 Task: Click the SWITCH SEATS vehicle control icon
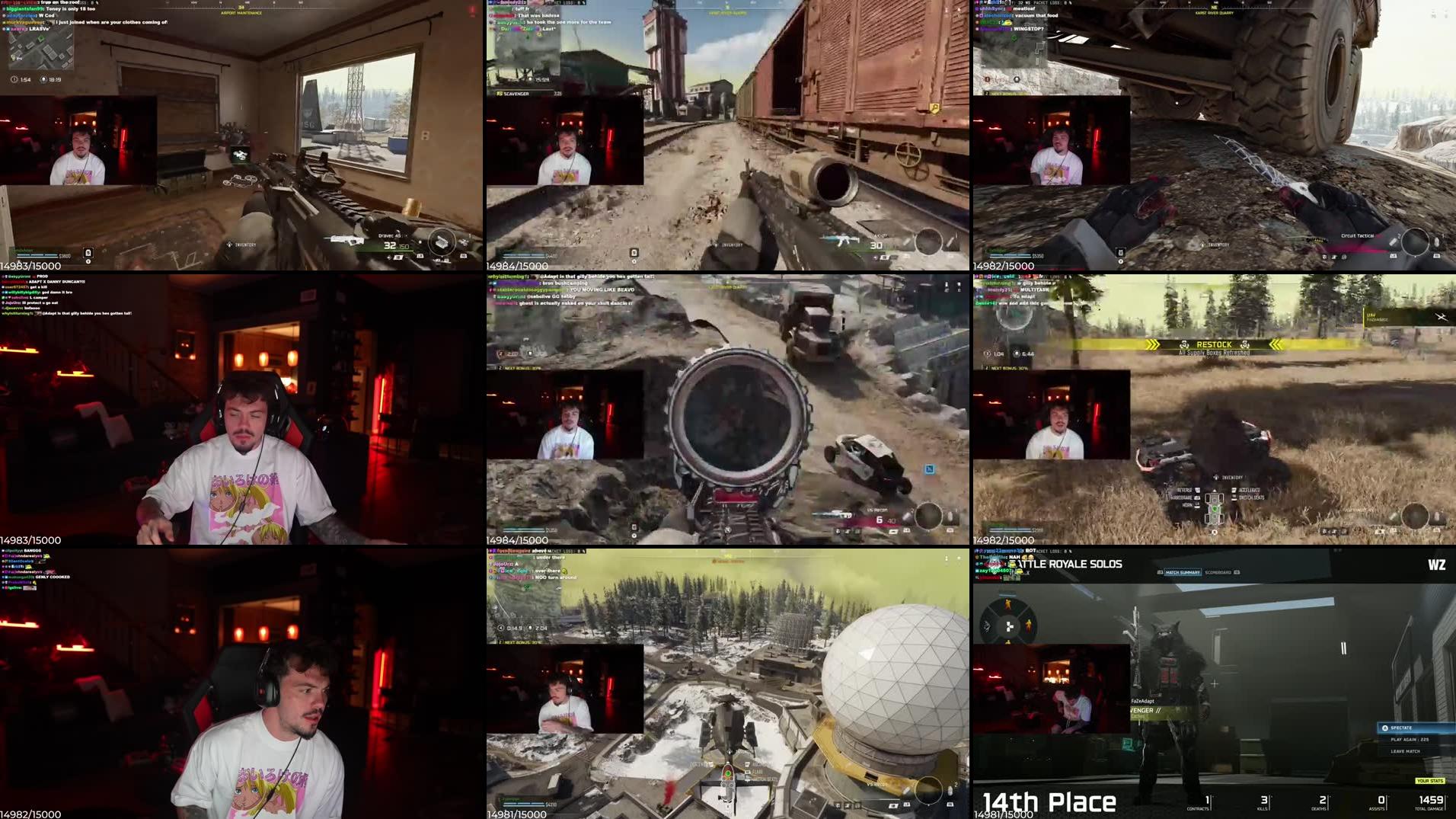tap(1234, 498)
